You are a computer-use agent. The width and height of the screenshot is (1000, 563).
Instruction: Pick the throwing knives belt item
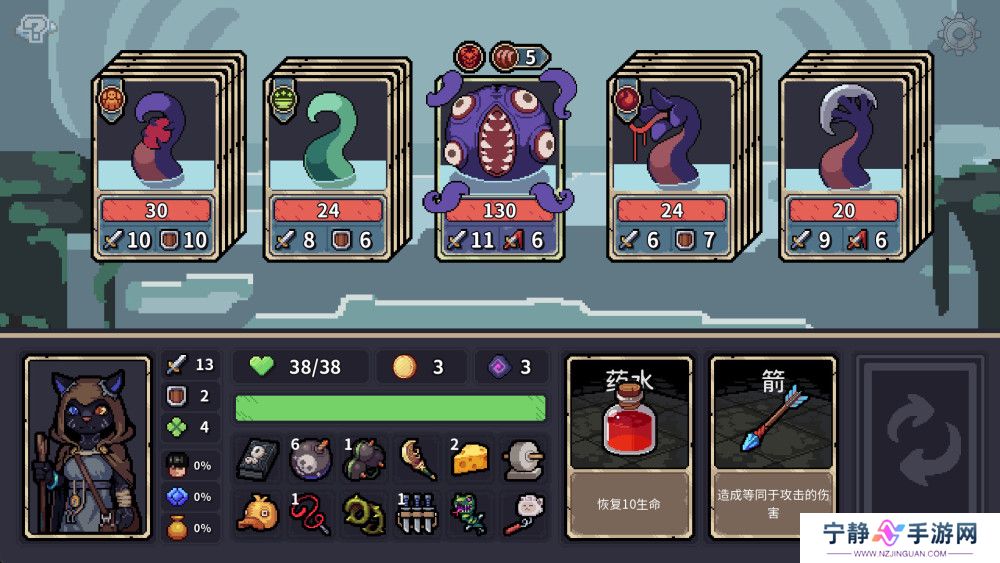[x=415, y=513]
